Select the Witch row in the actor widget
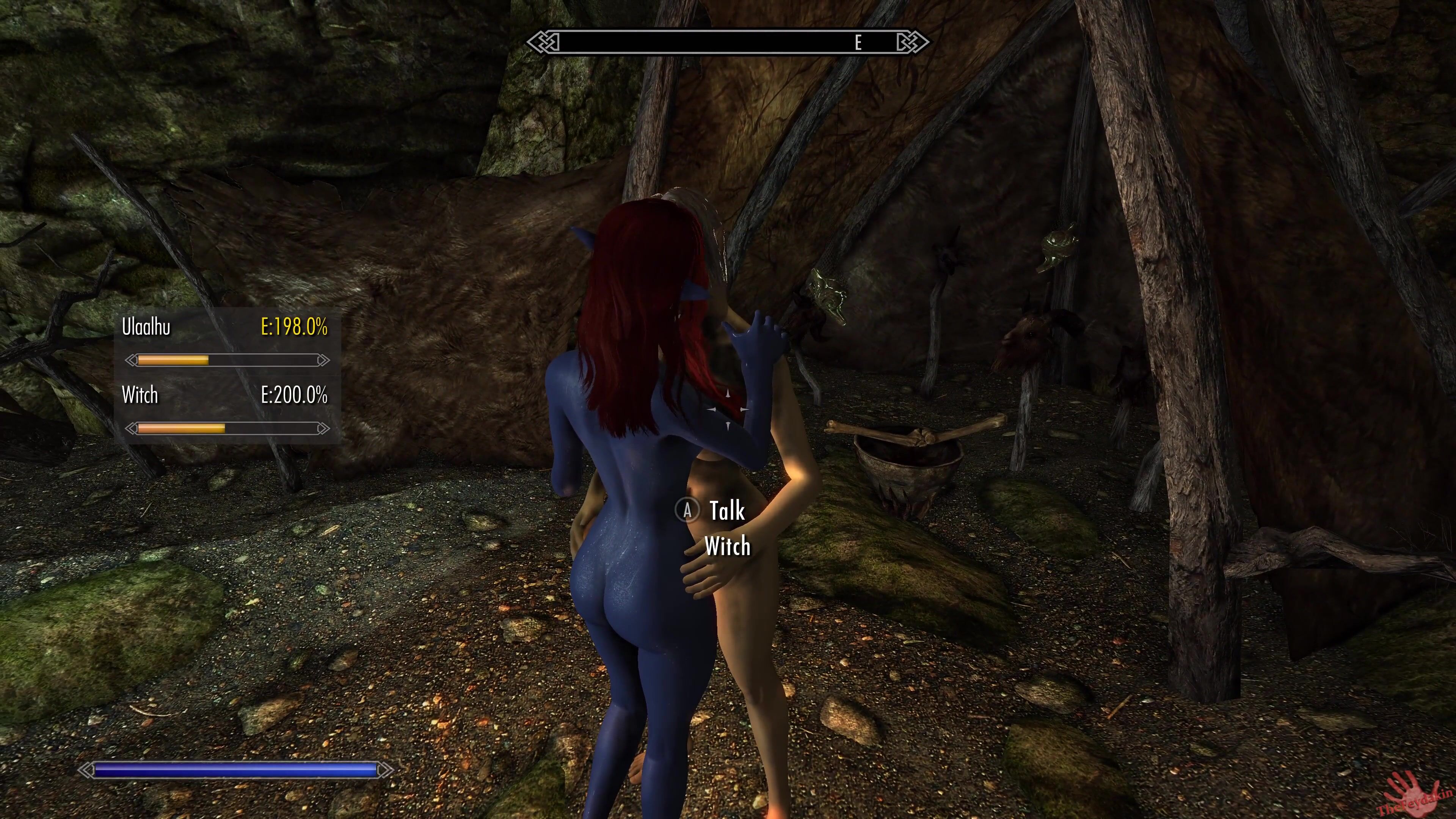This screenshot has width=1456, height=819. [225, 395]
